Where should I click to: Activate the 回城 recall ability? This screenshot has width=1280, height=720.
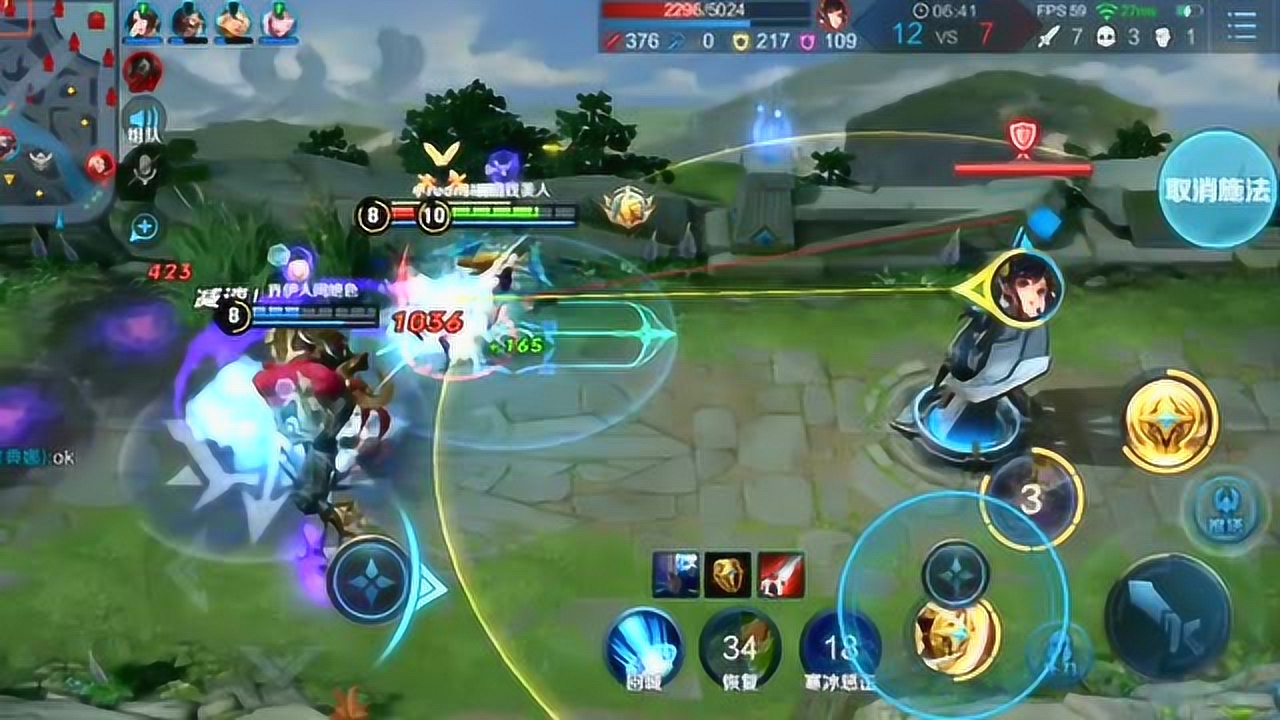pos(645,648)
